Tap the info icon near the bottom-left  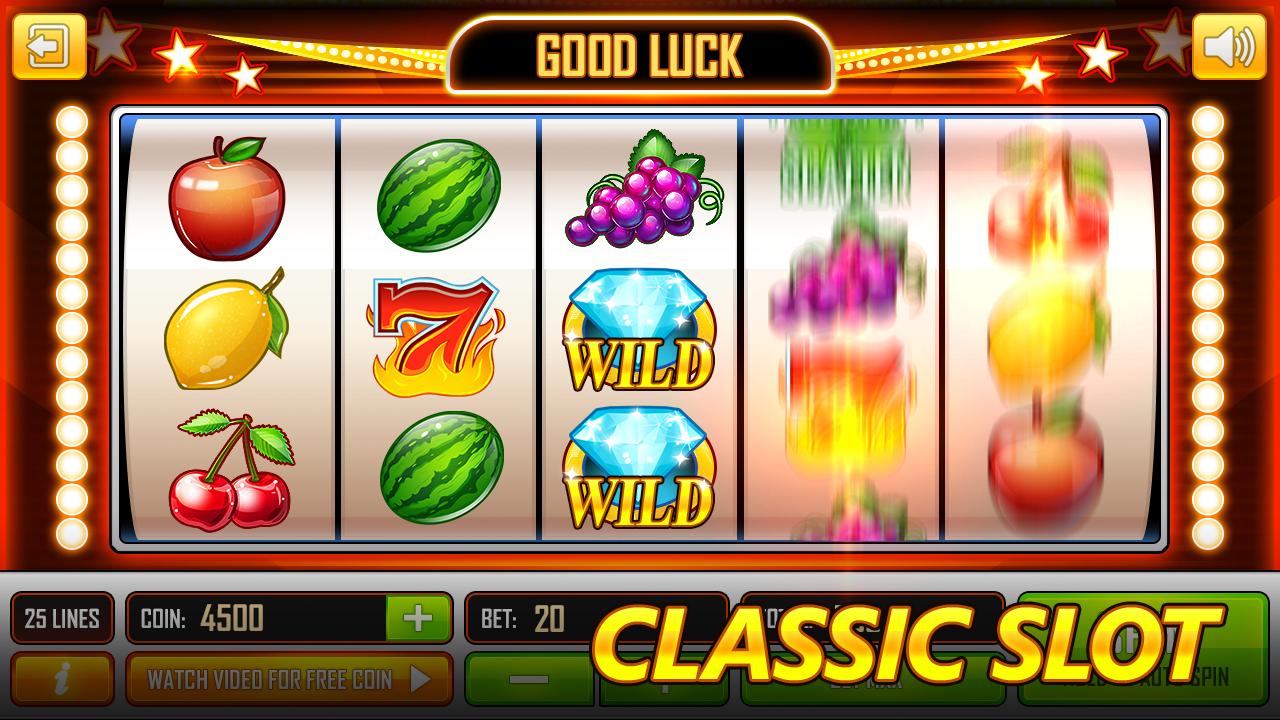60,680
